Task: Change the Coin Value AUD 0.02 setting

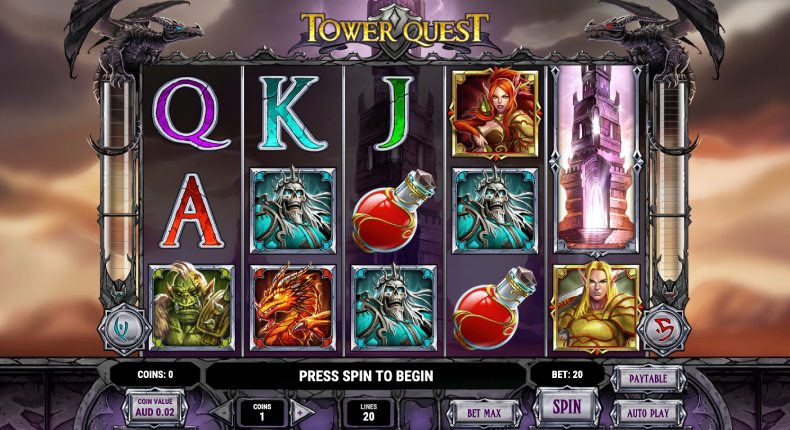Action: tap(154, 409)
